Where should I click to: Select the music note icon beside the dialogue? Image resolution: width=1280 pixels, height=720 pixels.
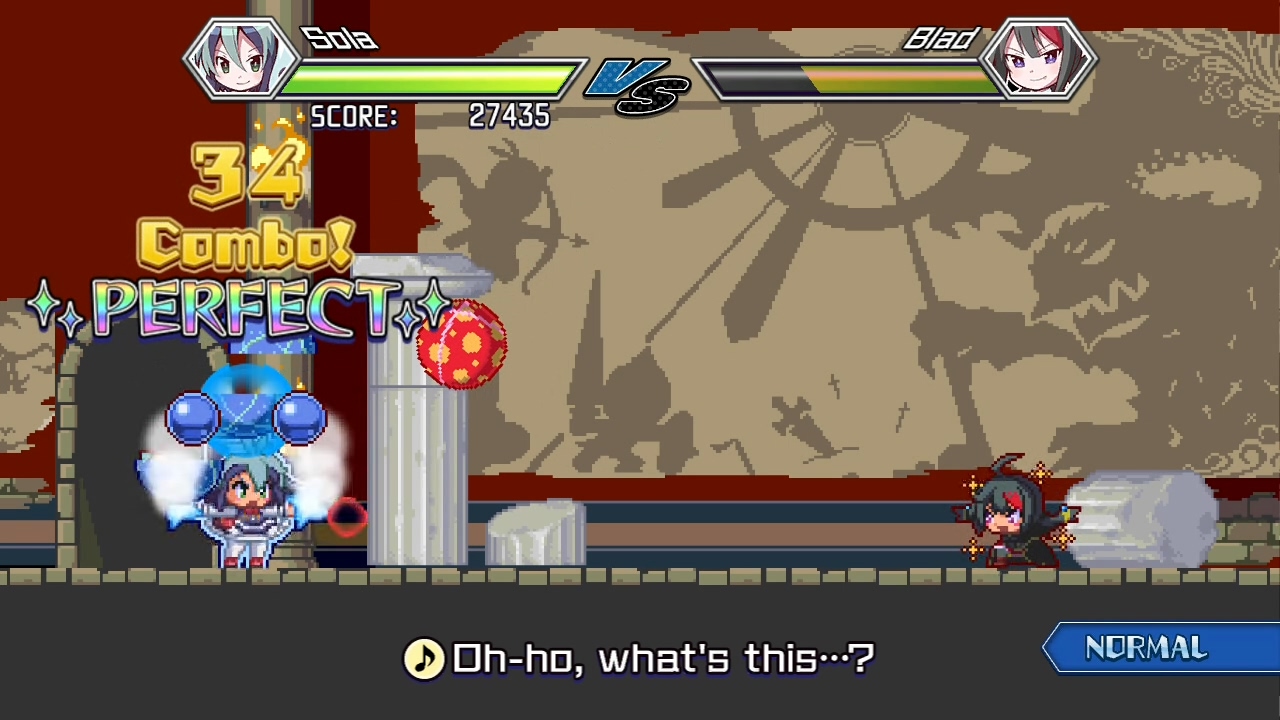426,657
